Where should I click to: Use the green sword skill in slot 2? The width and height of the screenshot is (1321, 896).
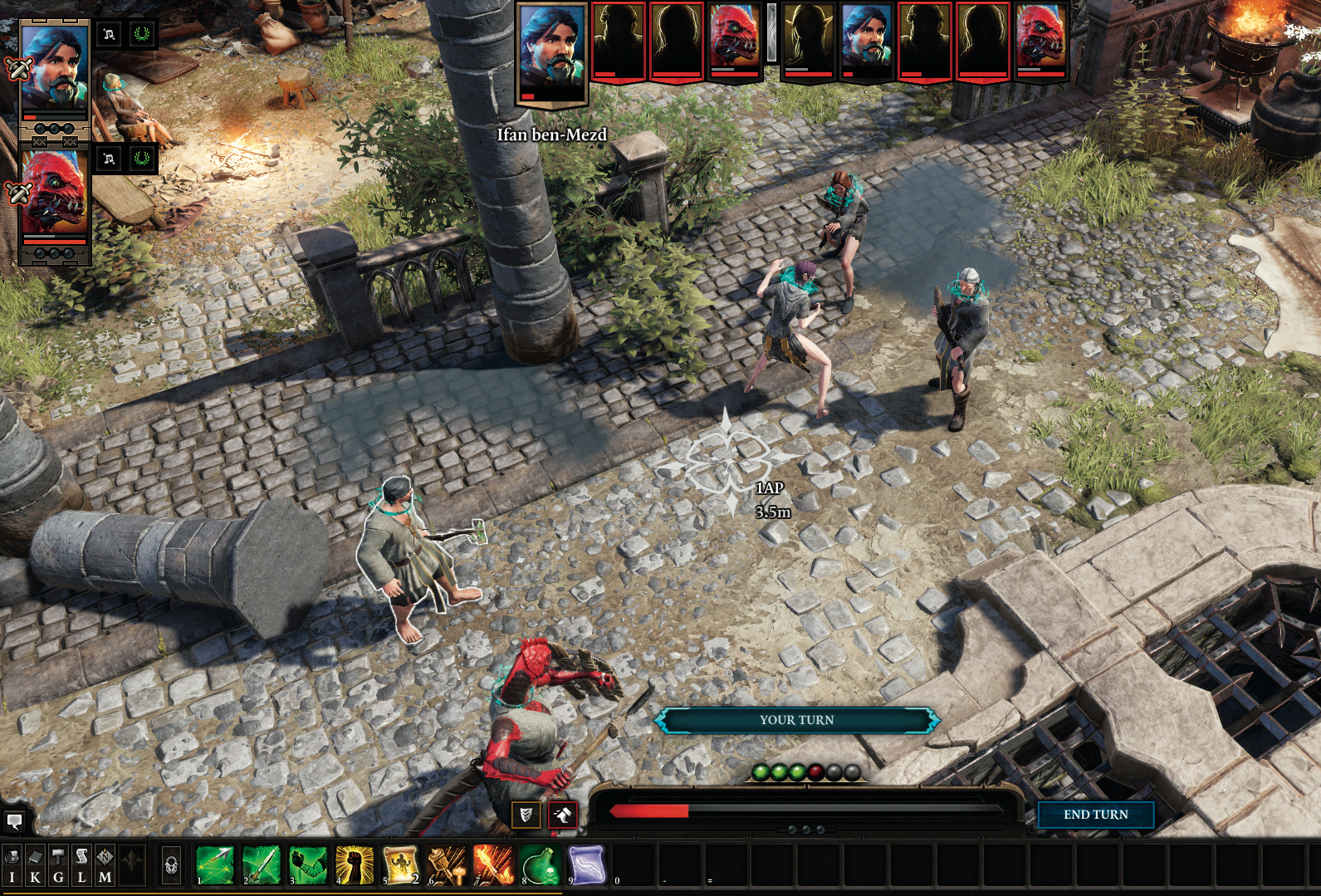[x=262, y=864]
